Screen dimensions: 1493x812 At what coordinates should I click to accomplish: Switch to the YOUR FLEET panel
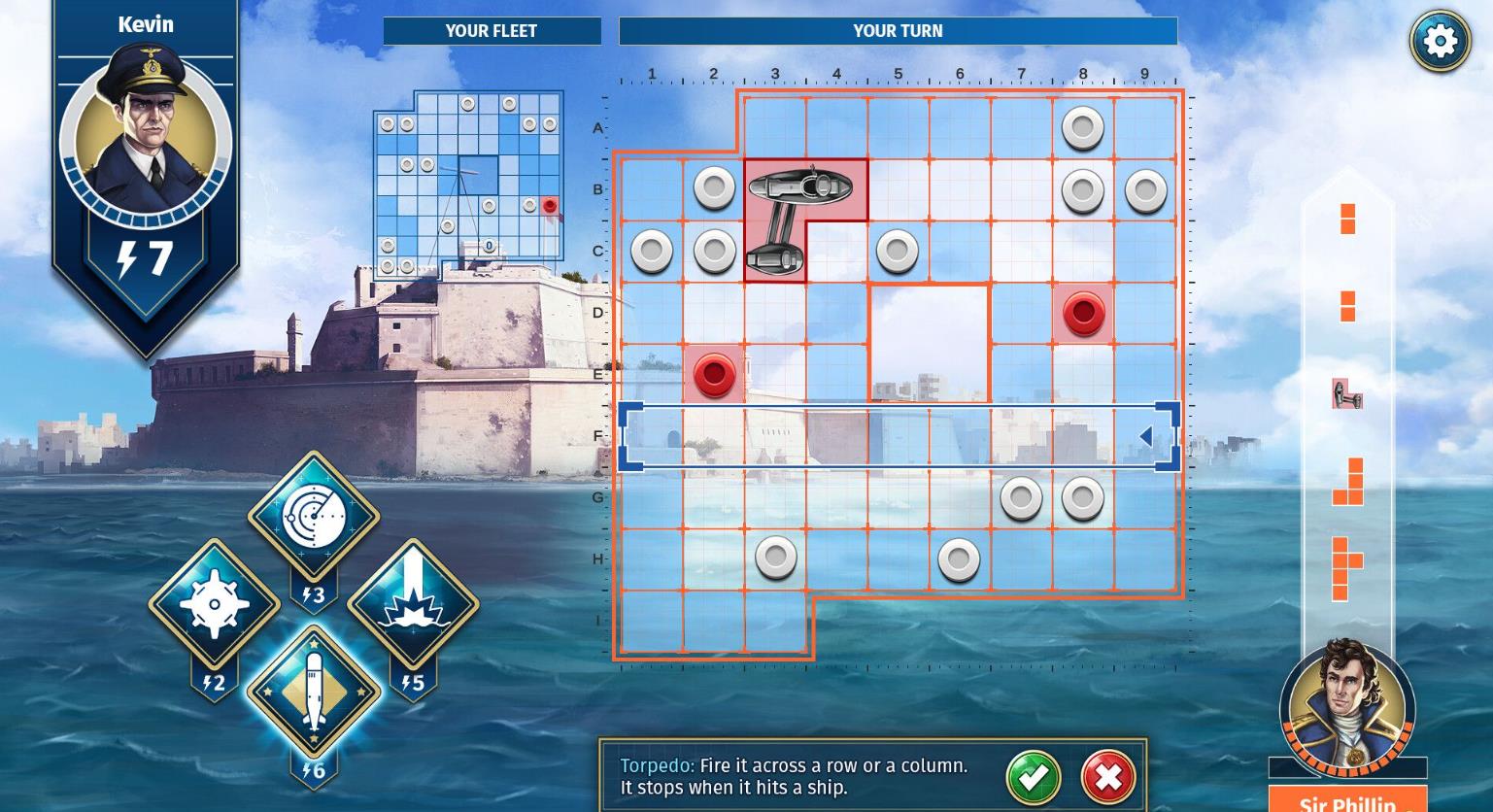492,30
